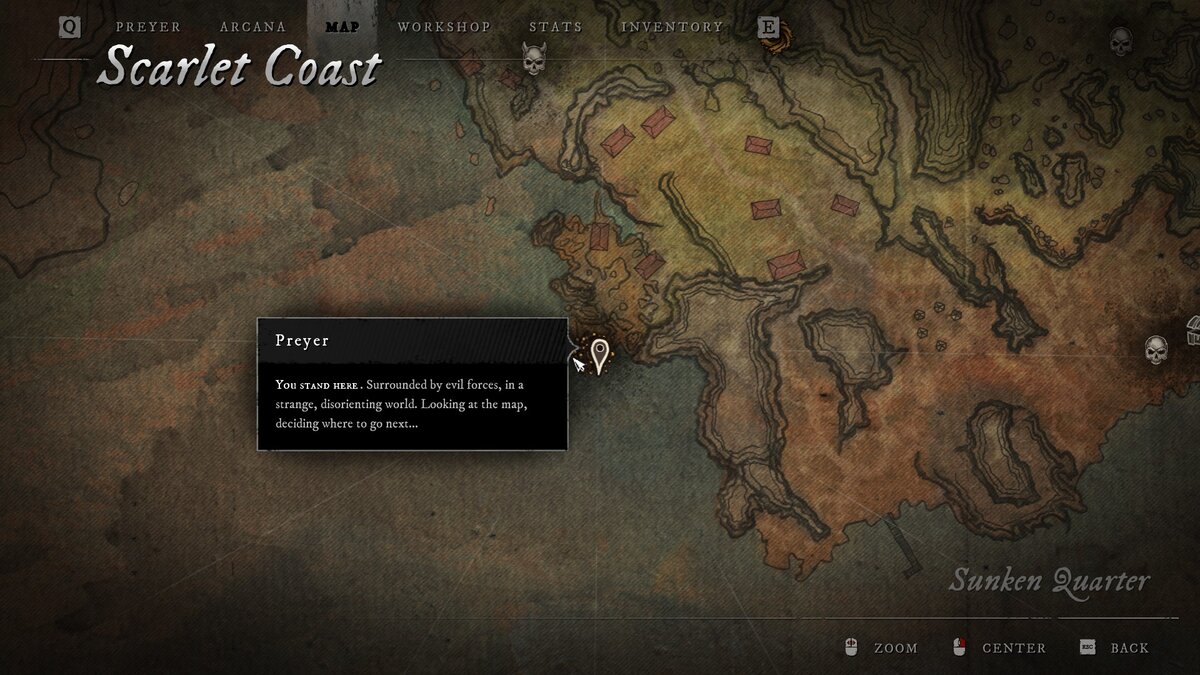This screenshot has width=1200, height=675.
Task: Open the Arcana tab
Action: pyautogui.click(x=253, y=27)
